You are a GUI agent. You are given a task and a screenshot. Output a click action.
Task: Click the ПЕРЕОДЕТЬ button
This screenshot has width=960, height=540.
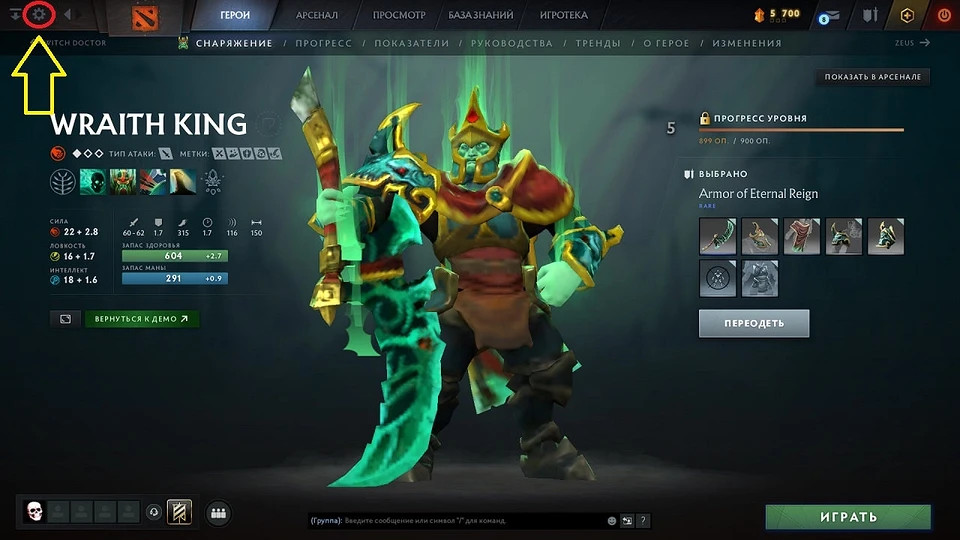coord(754,323)
